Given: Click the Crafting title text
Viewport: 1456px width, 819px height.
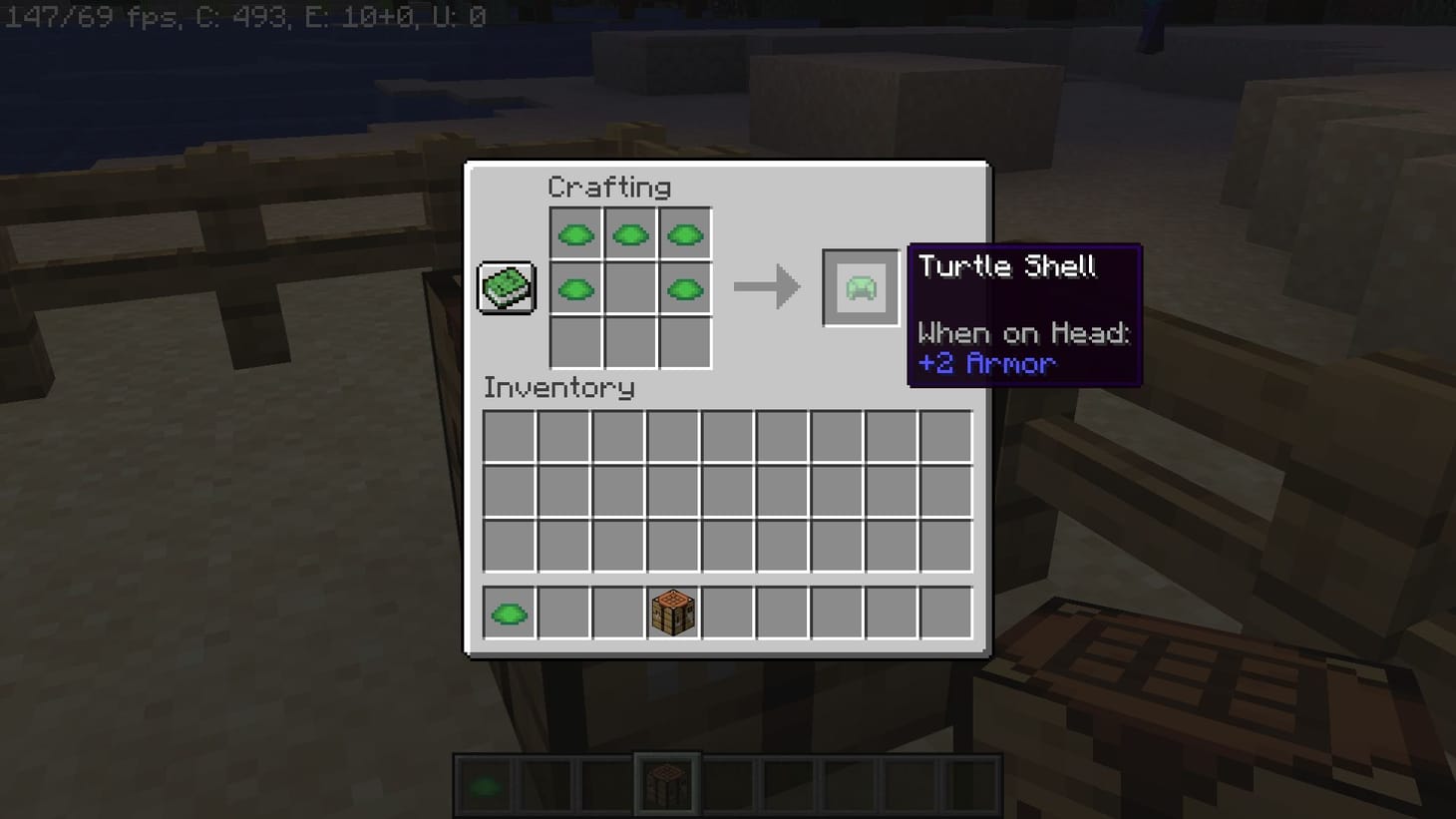Looking at the screenshot, I should click(x=611, y=187).
